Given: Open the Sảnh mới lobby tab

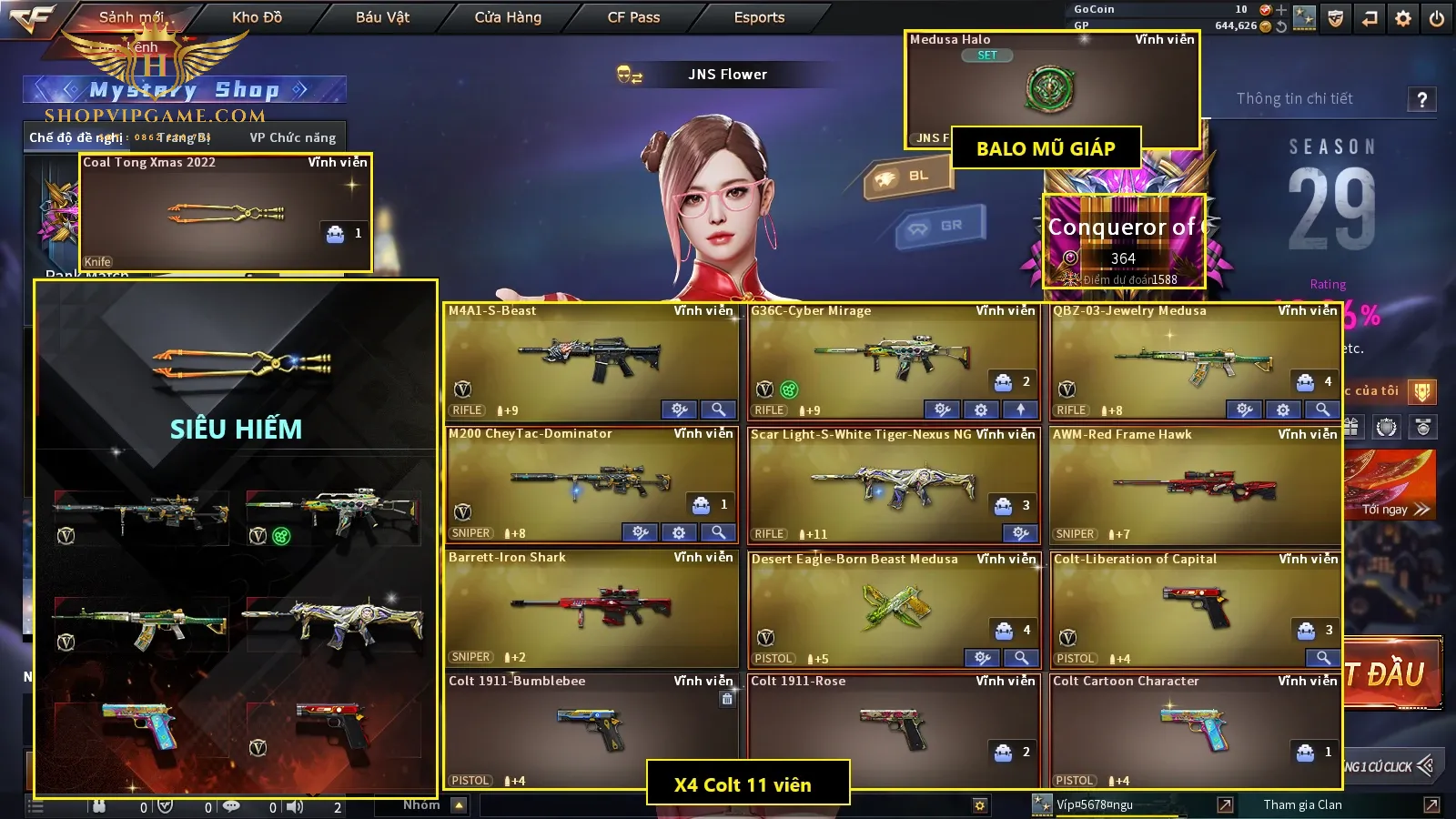Looking at the screenshot, I should coord(132,17).
